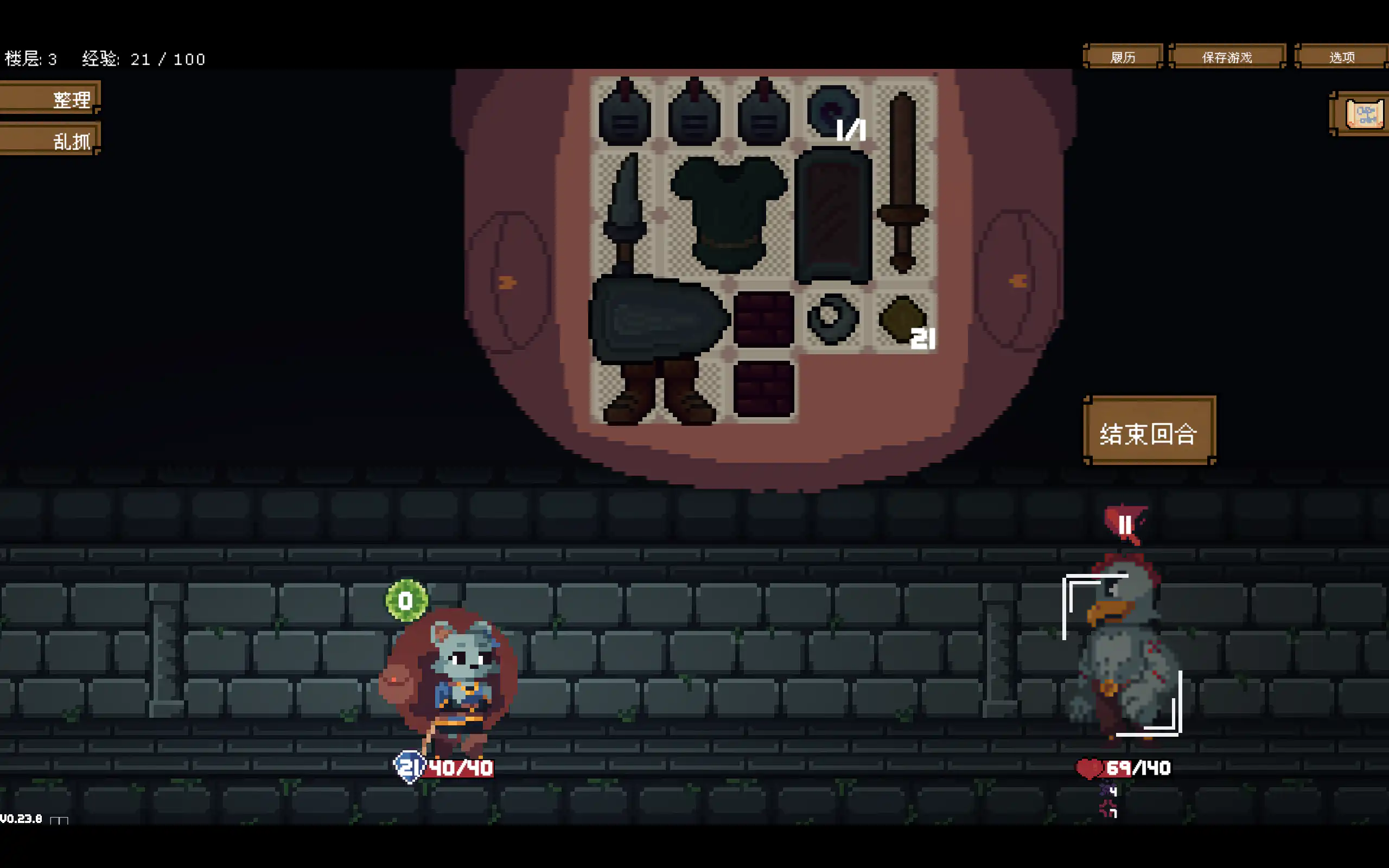Open the map scroll icon
This screenshot has height=868, width=1389.
1363,114
